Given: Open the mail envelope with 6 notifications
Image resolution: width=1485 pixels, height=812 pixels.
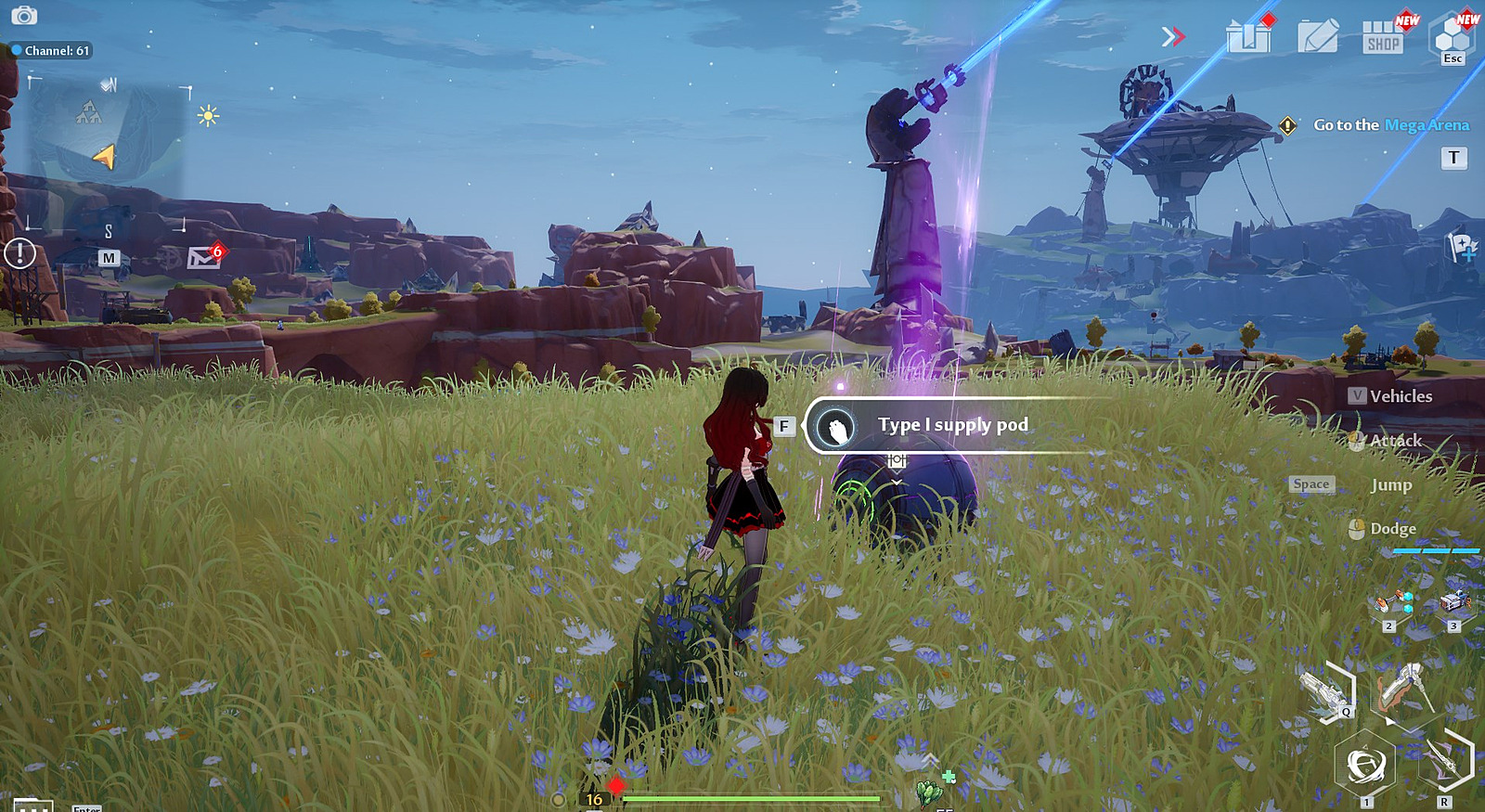Looking at the screenshot, I should tap(203, 256).
